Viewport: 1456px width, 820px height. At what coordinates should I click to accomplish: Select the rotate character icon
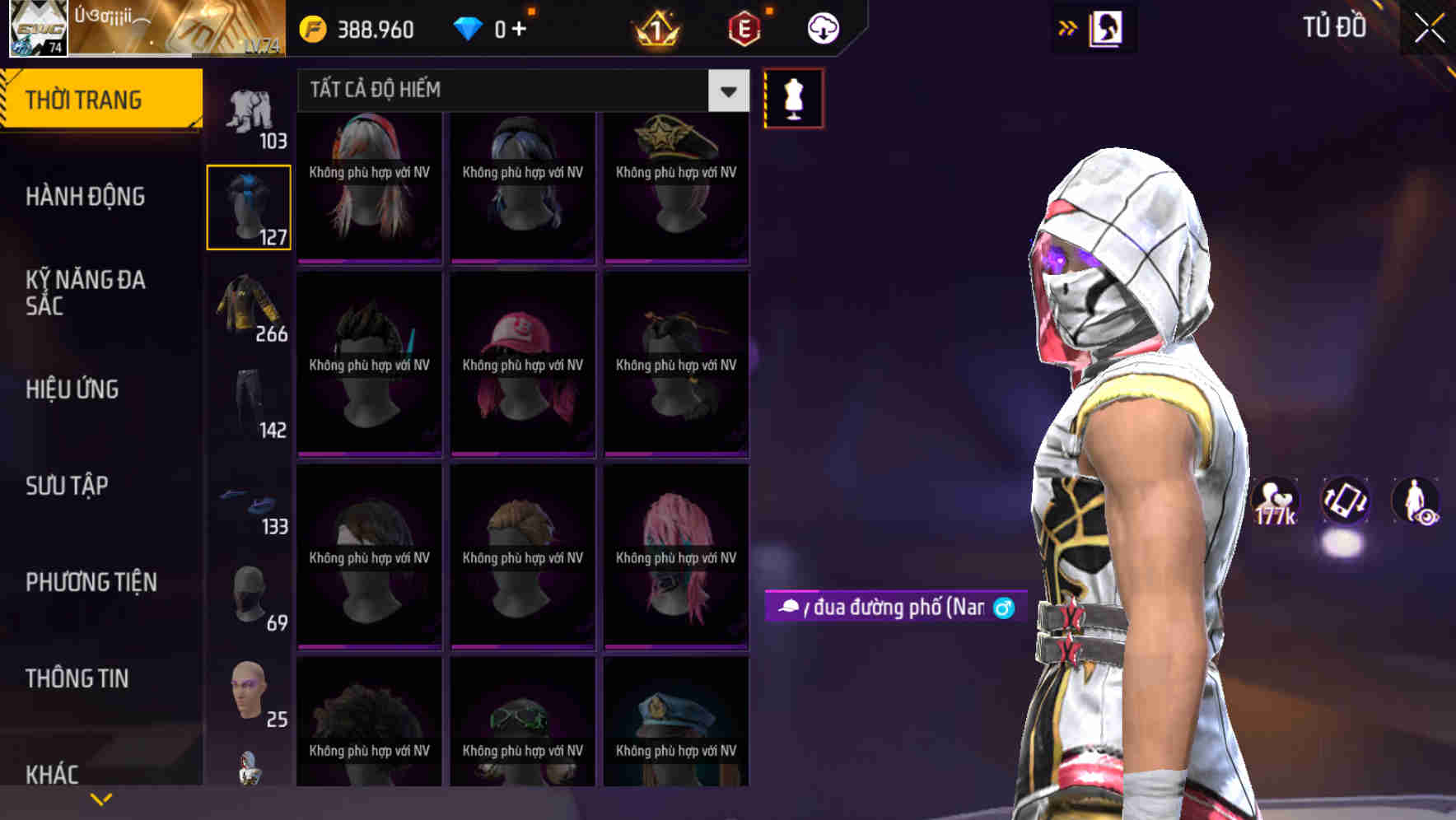(1344, 501)
